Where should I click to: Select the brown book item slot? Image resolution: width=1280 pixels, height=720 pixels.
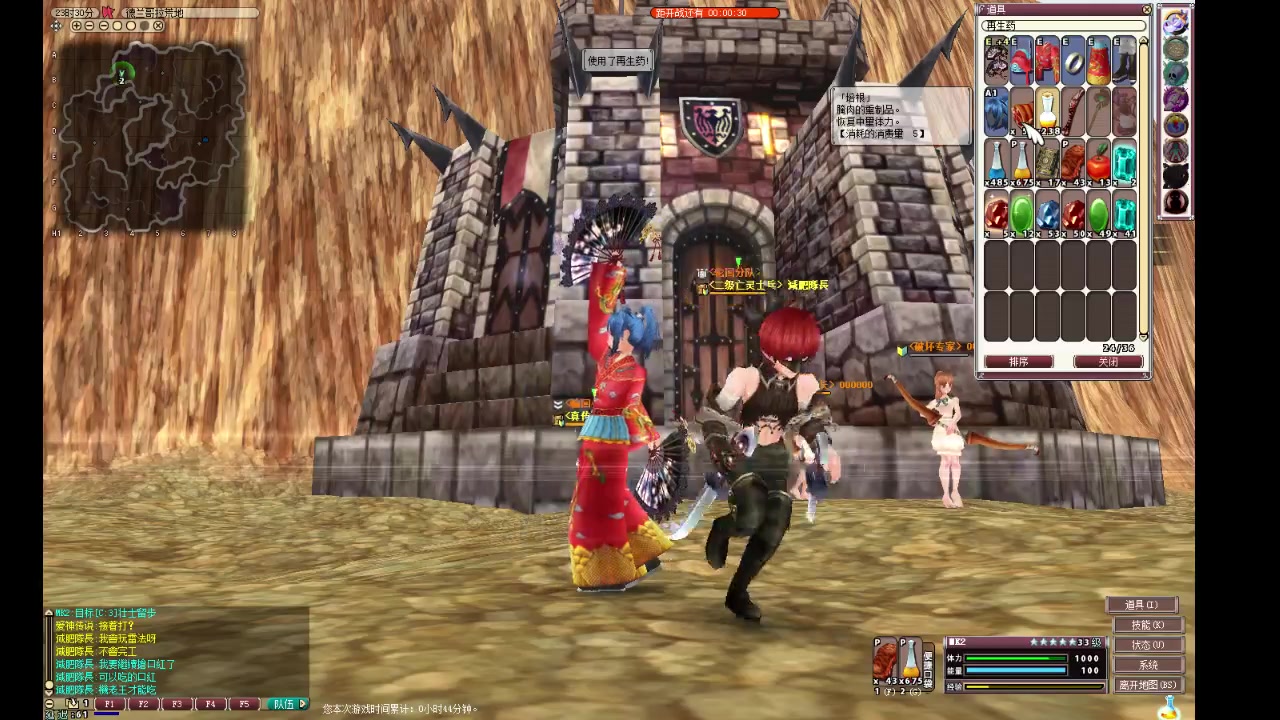(x=1047, y=162)
